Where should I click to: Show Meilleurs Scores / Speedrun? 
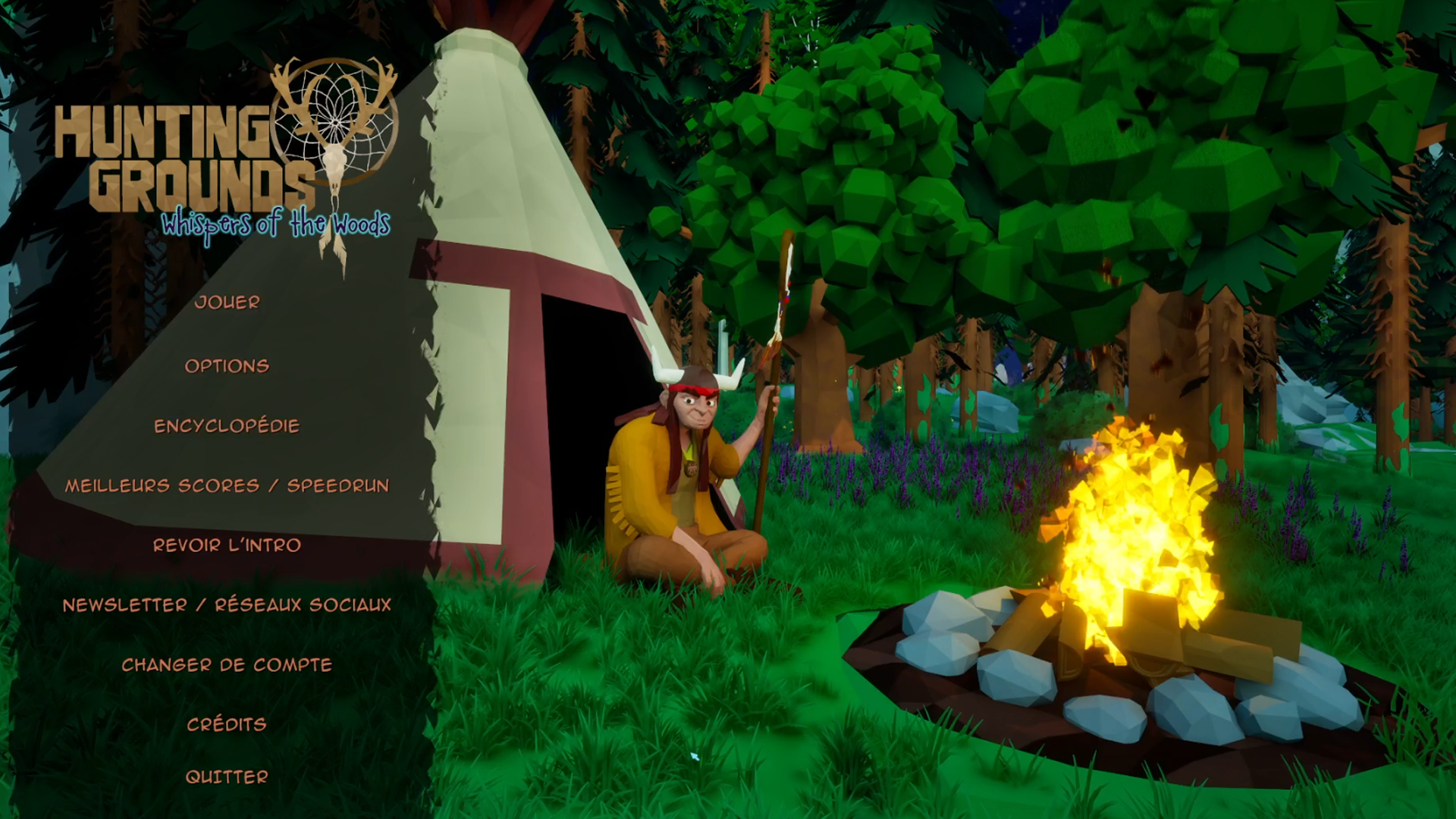[227, 486]
